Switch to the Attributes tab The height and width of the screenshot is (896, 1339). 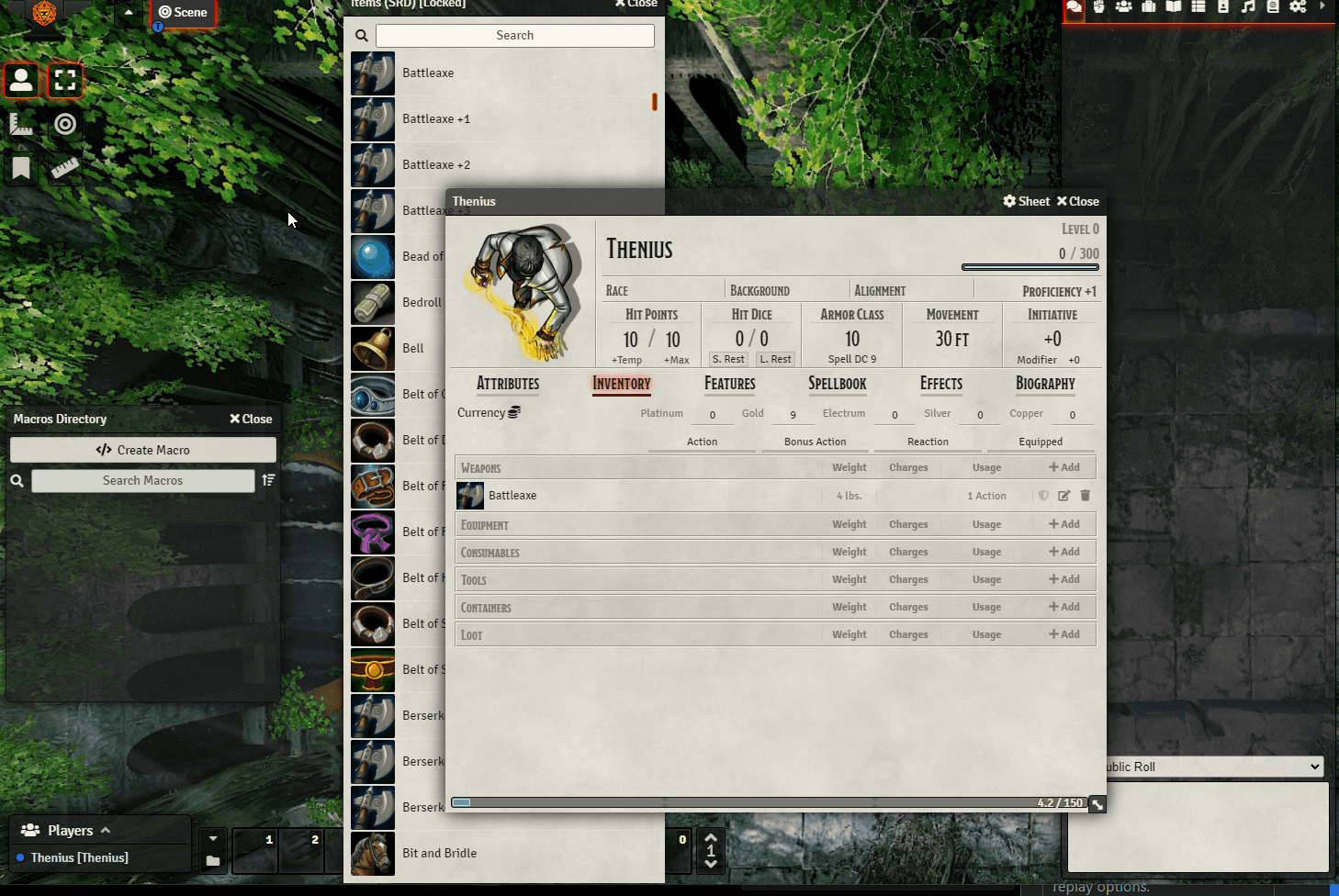(508, 384)
